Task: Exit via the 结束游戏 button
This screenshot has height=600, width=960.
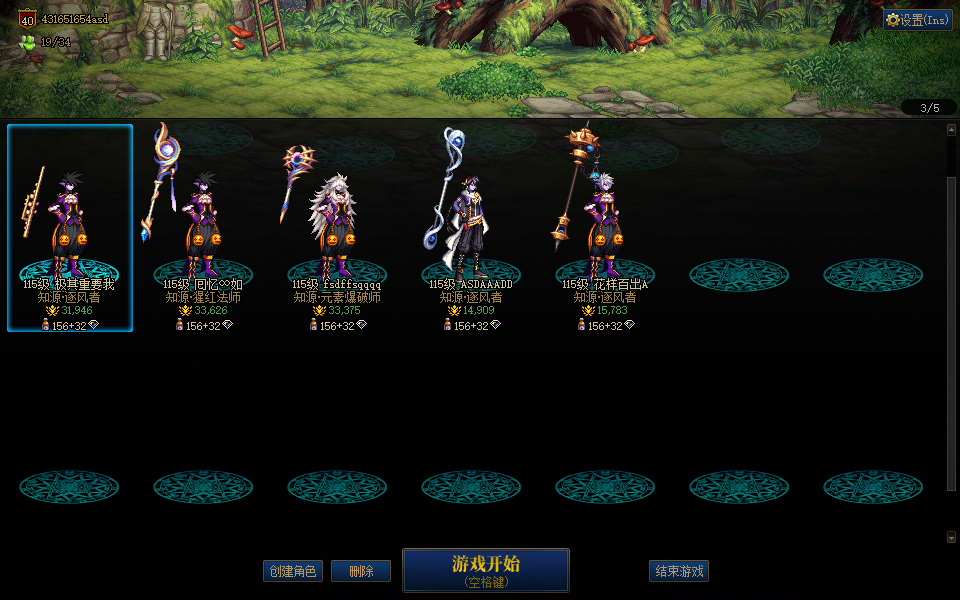Action: point(679,571)
